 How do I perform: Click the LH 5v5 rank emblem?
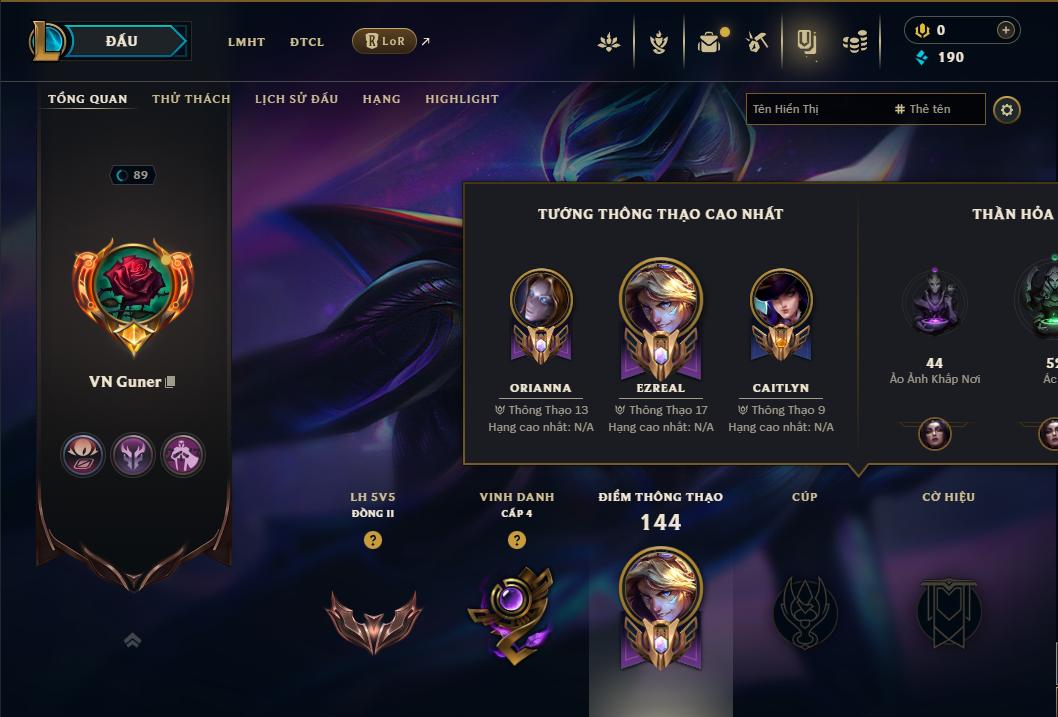pos(373,620)
